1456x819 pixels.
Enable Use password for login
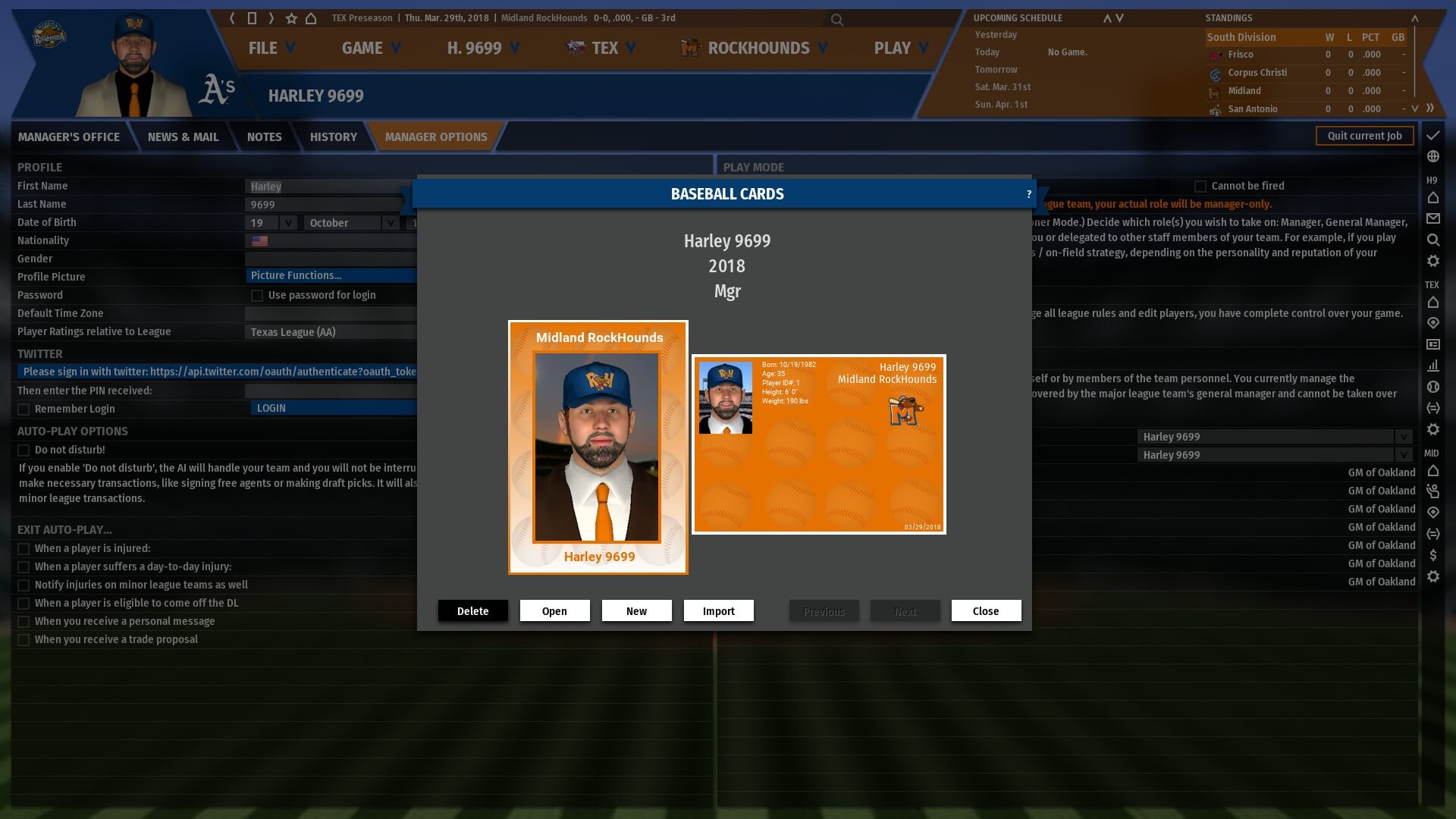[257, 296]
